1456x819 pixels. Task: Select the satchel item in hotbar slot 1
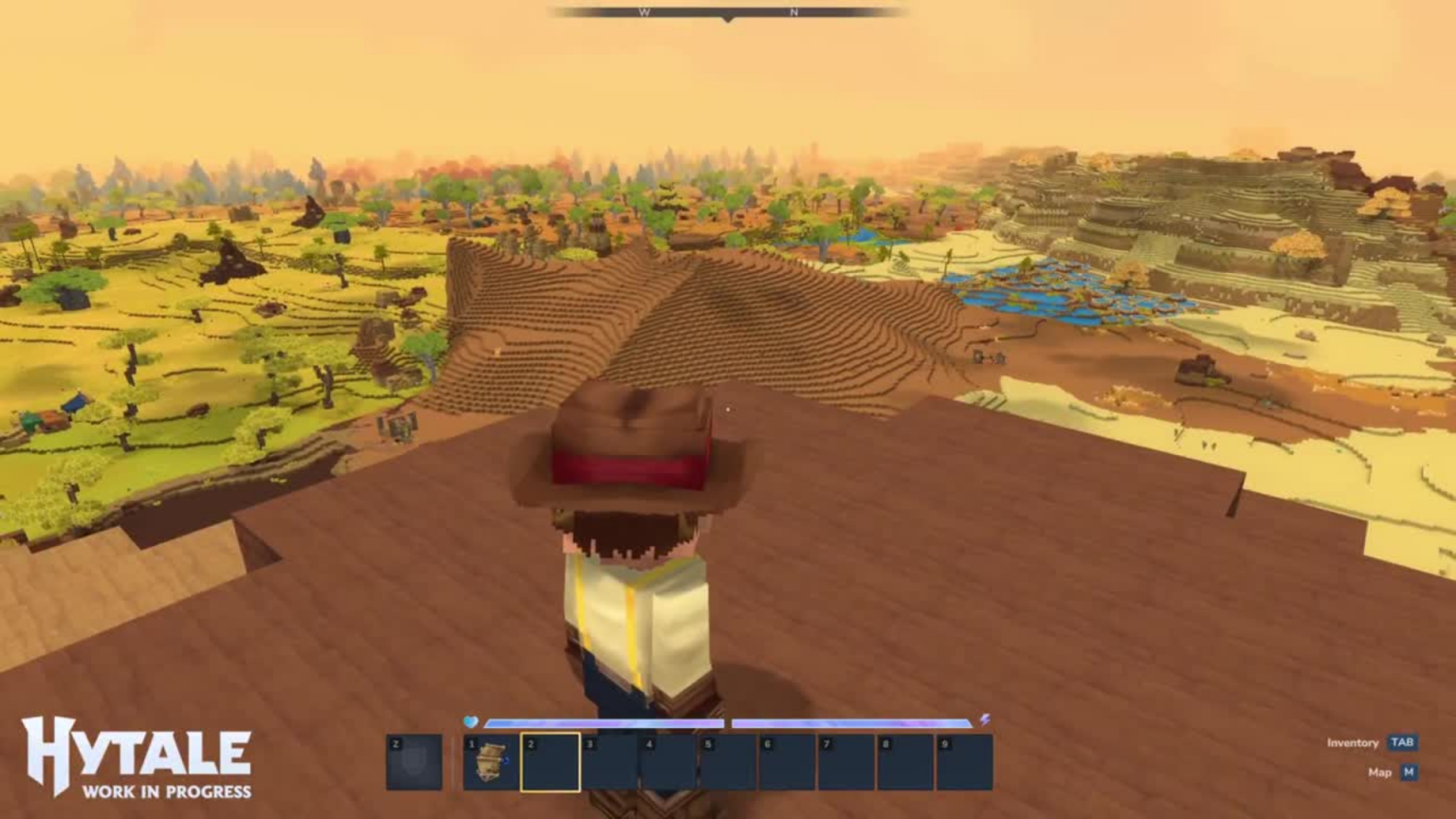pos(491,762)
